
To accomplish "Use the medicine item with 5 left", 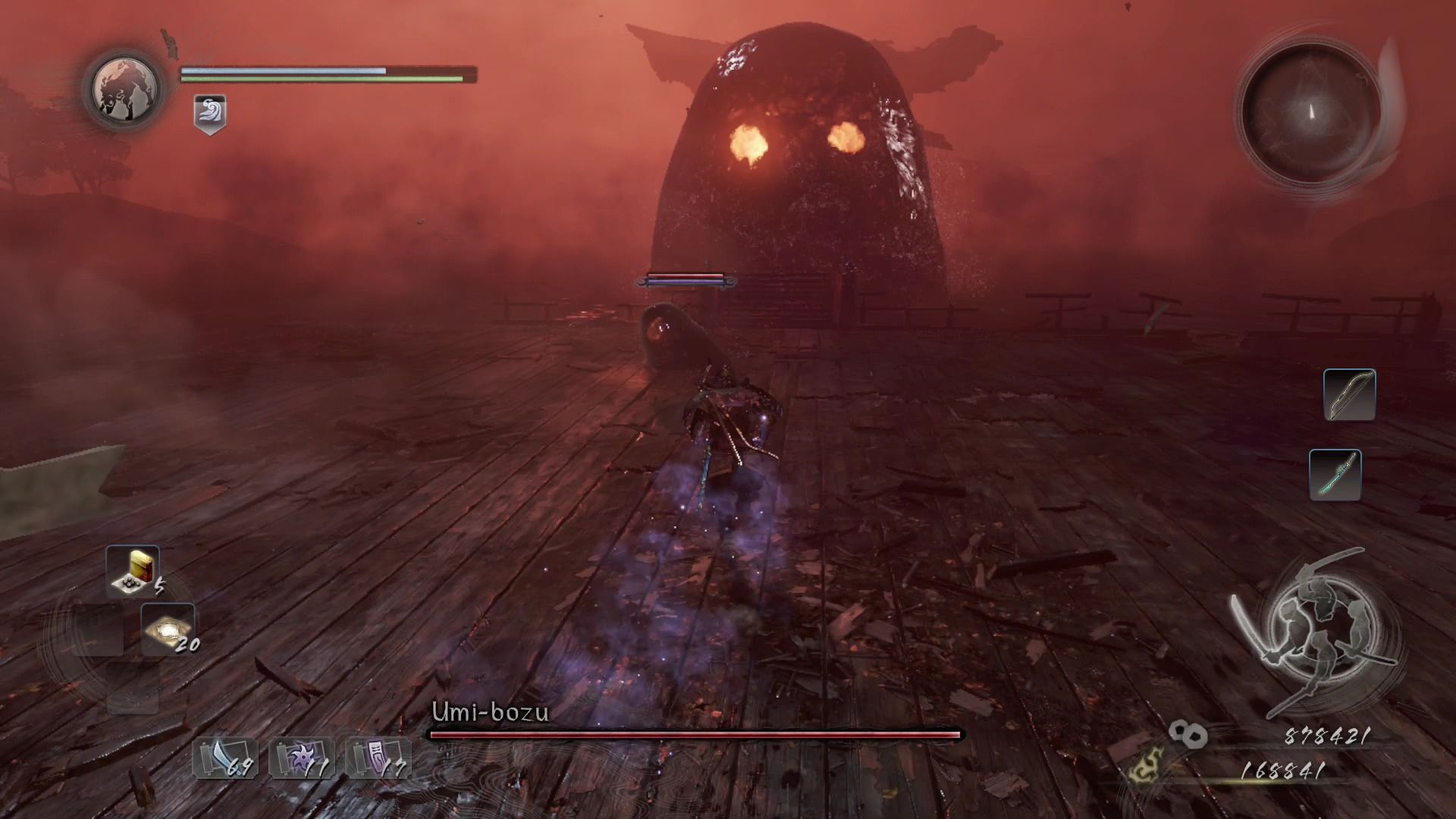I will pyautogui.click(x=133, y=571).
